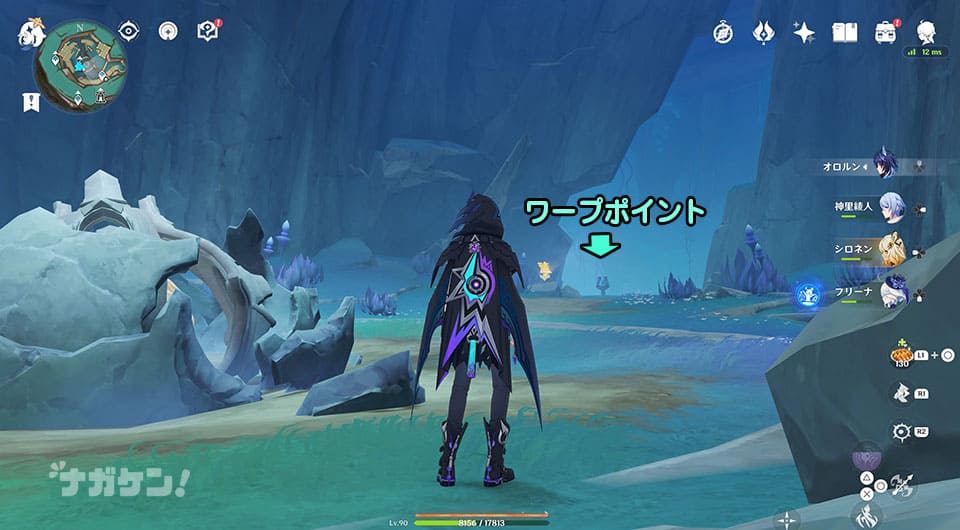Use the food quick-slot item showing 130

(x=901, y=355)
